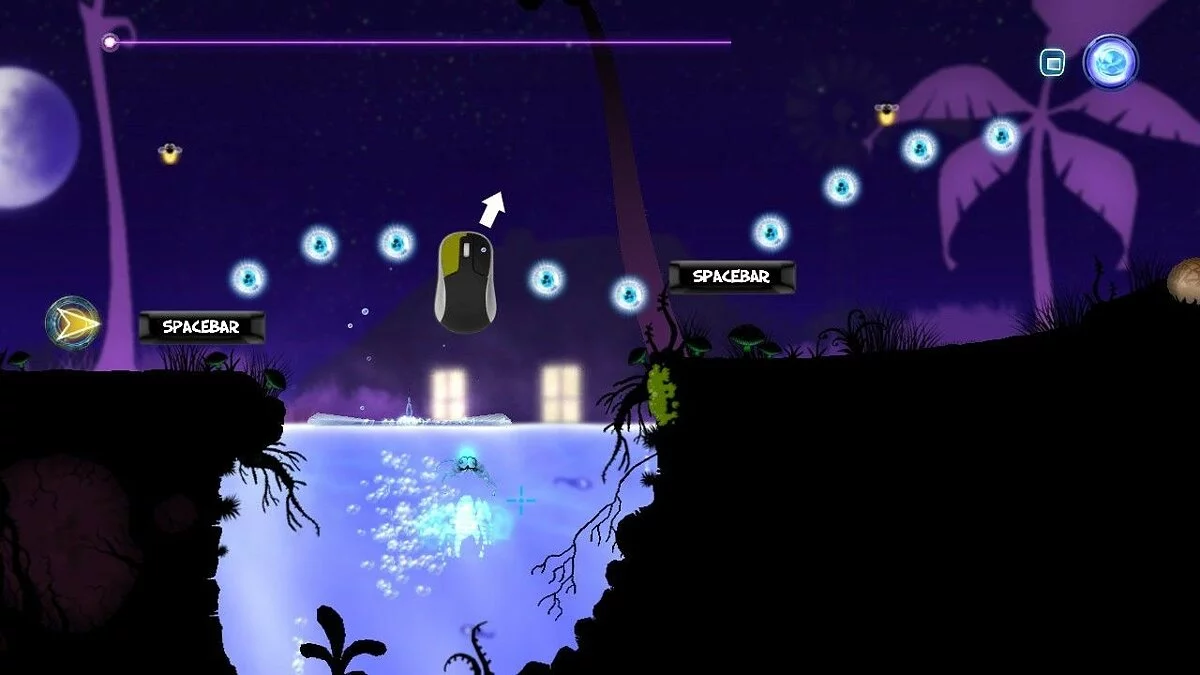The image size is (1200, 675).
Task: Select the glowing blue orb HUD icon
Action: pyautogui.click(x=1110, y=62)
